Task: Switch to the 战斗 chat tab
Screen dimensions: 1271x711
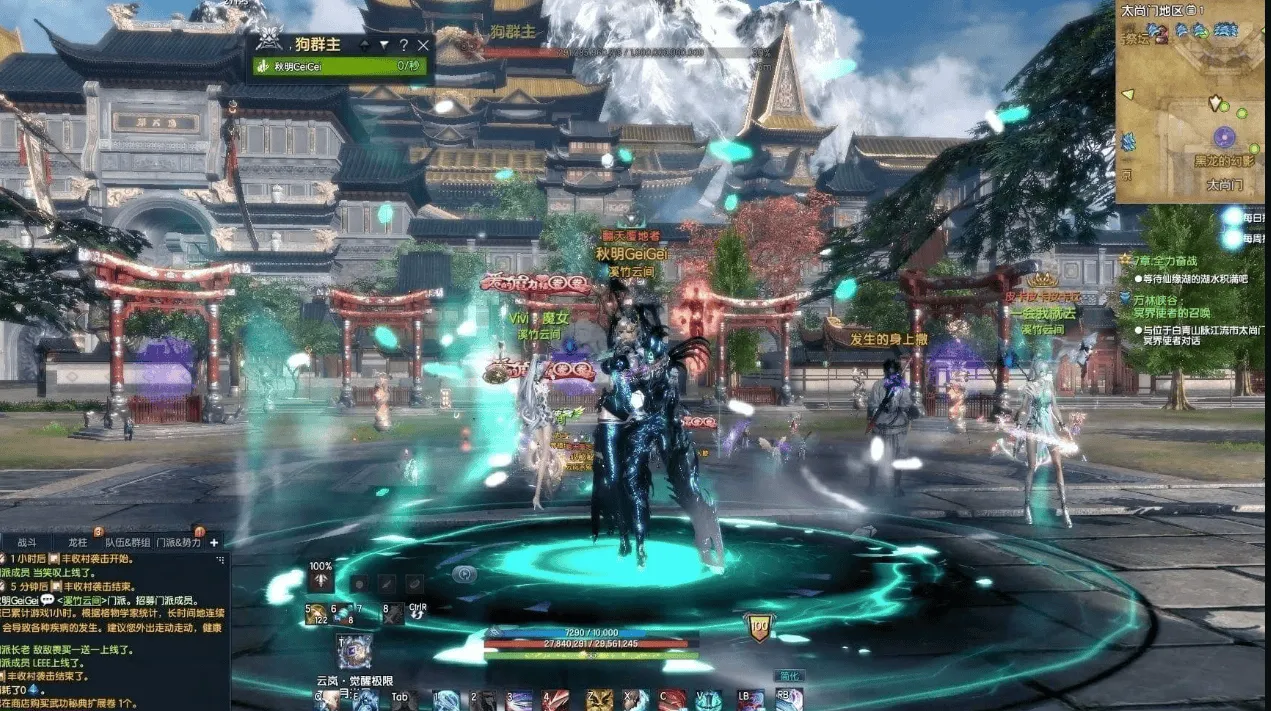Action: (x=27, y=542)
